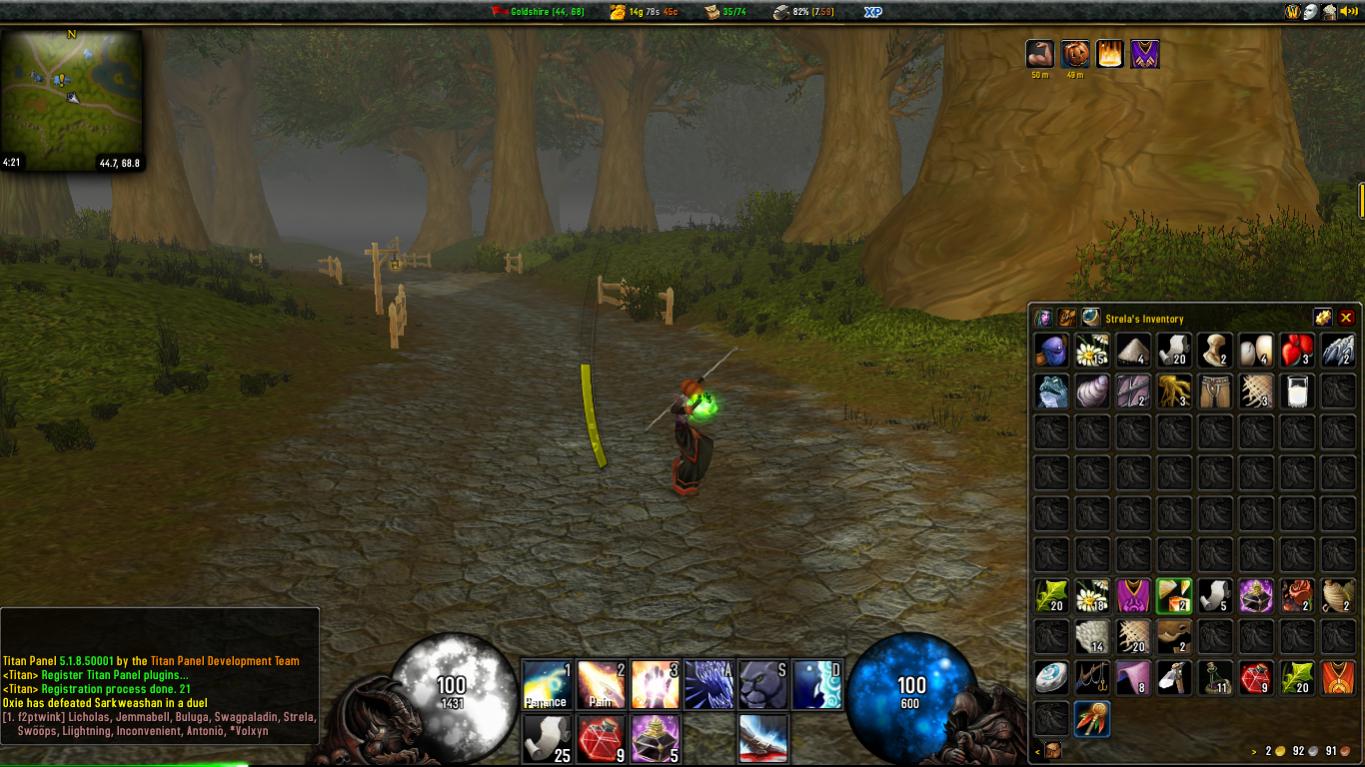Select the fishing pole item in bag
1365x767 pixels.
coord(1092,678)
